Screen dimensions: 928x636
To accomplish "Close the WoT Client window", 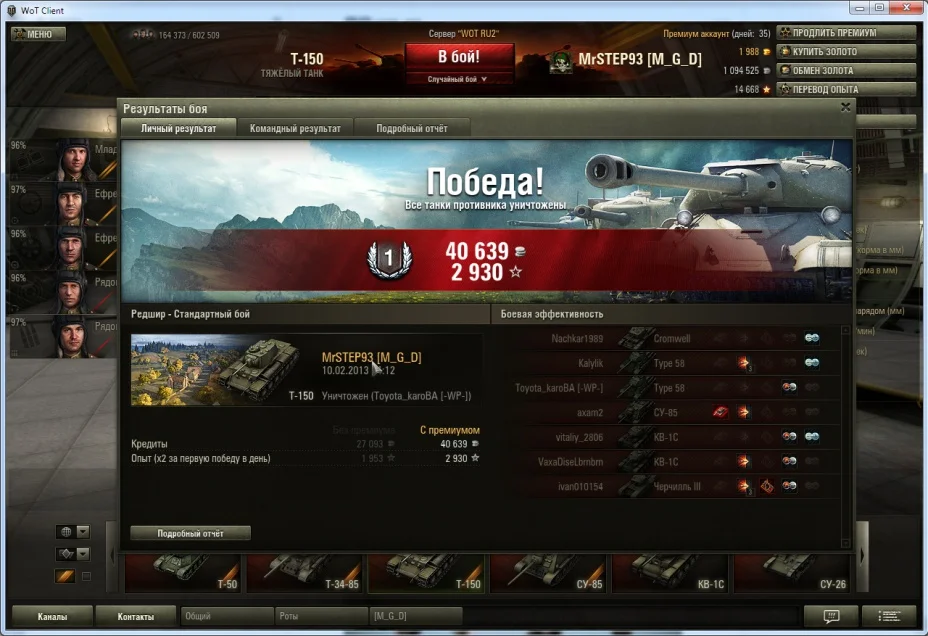I will pyautogui.click(x=905, y=8).
